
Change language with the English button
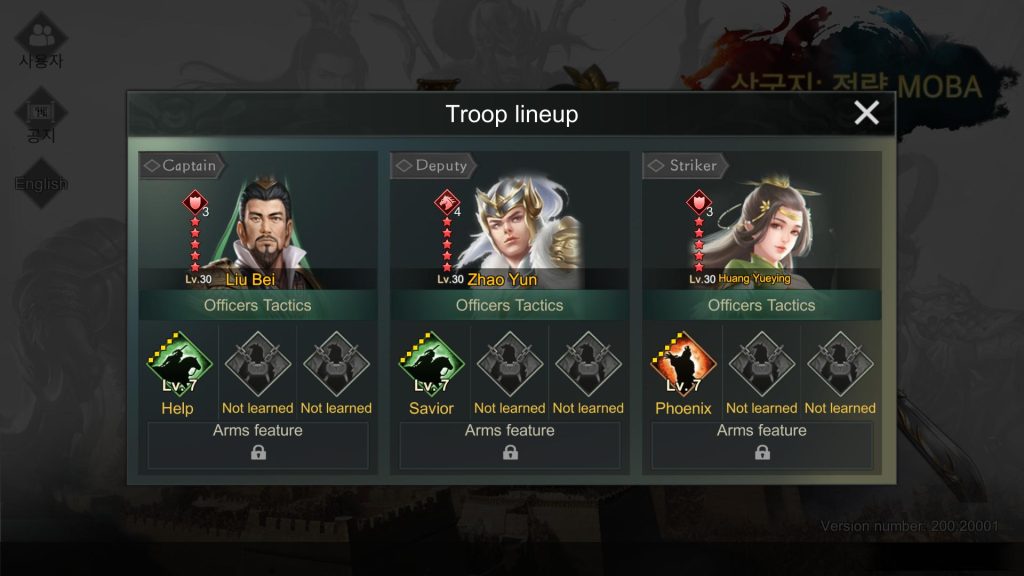click(41, 184)
